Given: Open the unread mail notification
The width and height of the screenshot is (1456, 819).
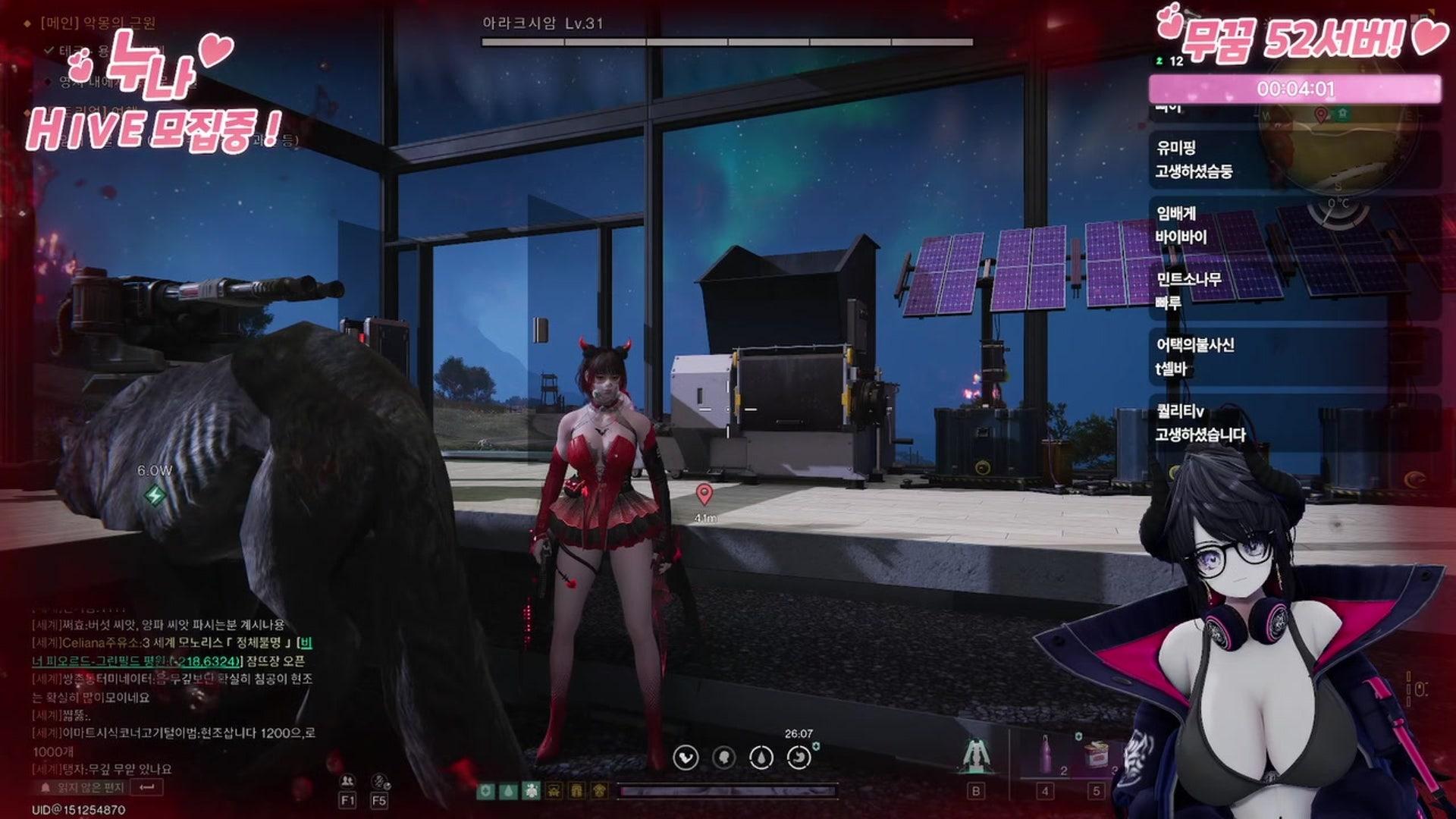Looking at the screenshot, I should pos(83,787).
